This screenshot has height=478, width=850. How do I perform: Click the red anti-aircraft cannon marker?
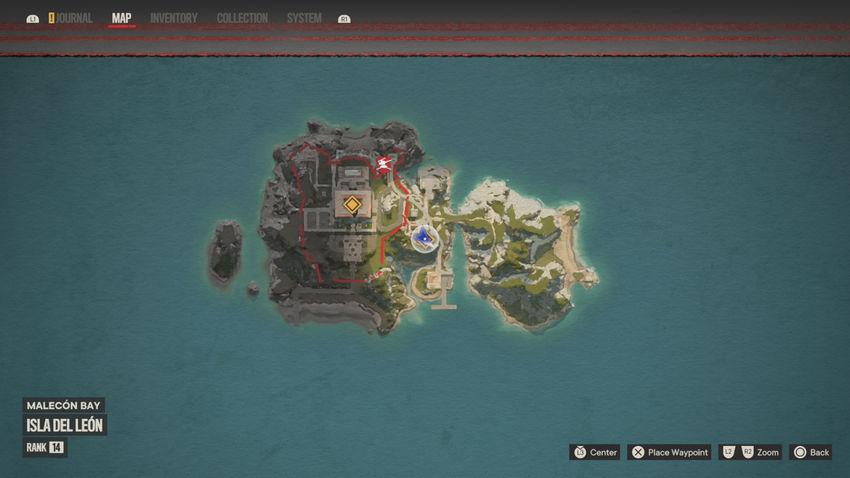pyautogui.click(x=383, y=165)
